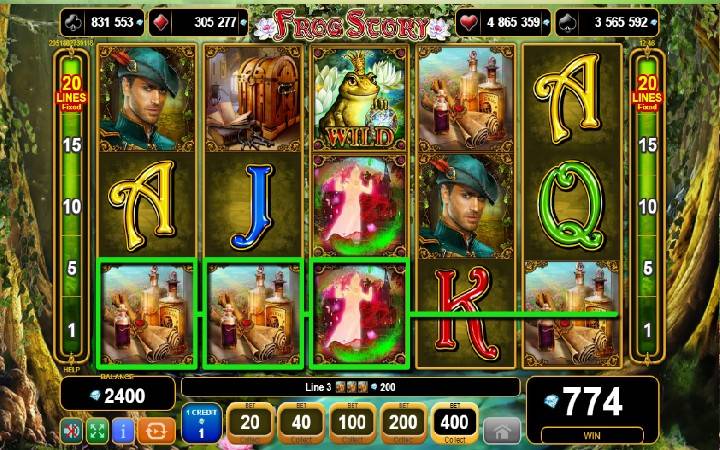The height and width of the screenshot is (450, 720).
Task: Click the 20 Lines fixed indicator on left
Action: tap(71, 92)
